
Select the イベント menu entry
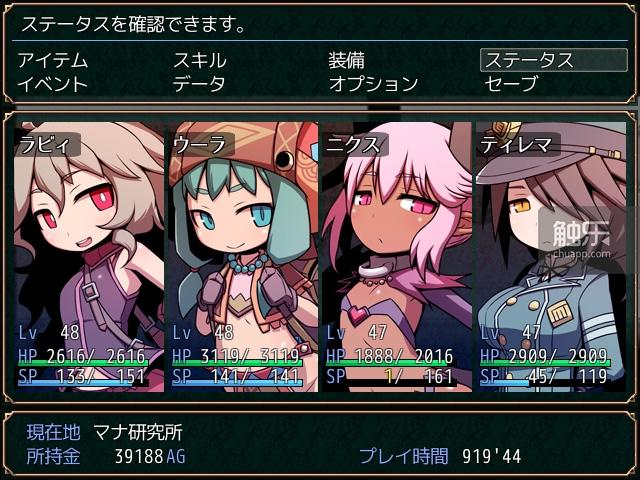(x=53, y=84)
